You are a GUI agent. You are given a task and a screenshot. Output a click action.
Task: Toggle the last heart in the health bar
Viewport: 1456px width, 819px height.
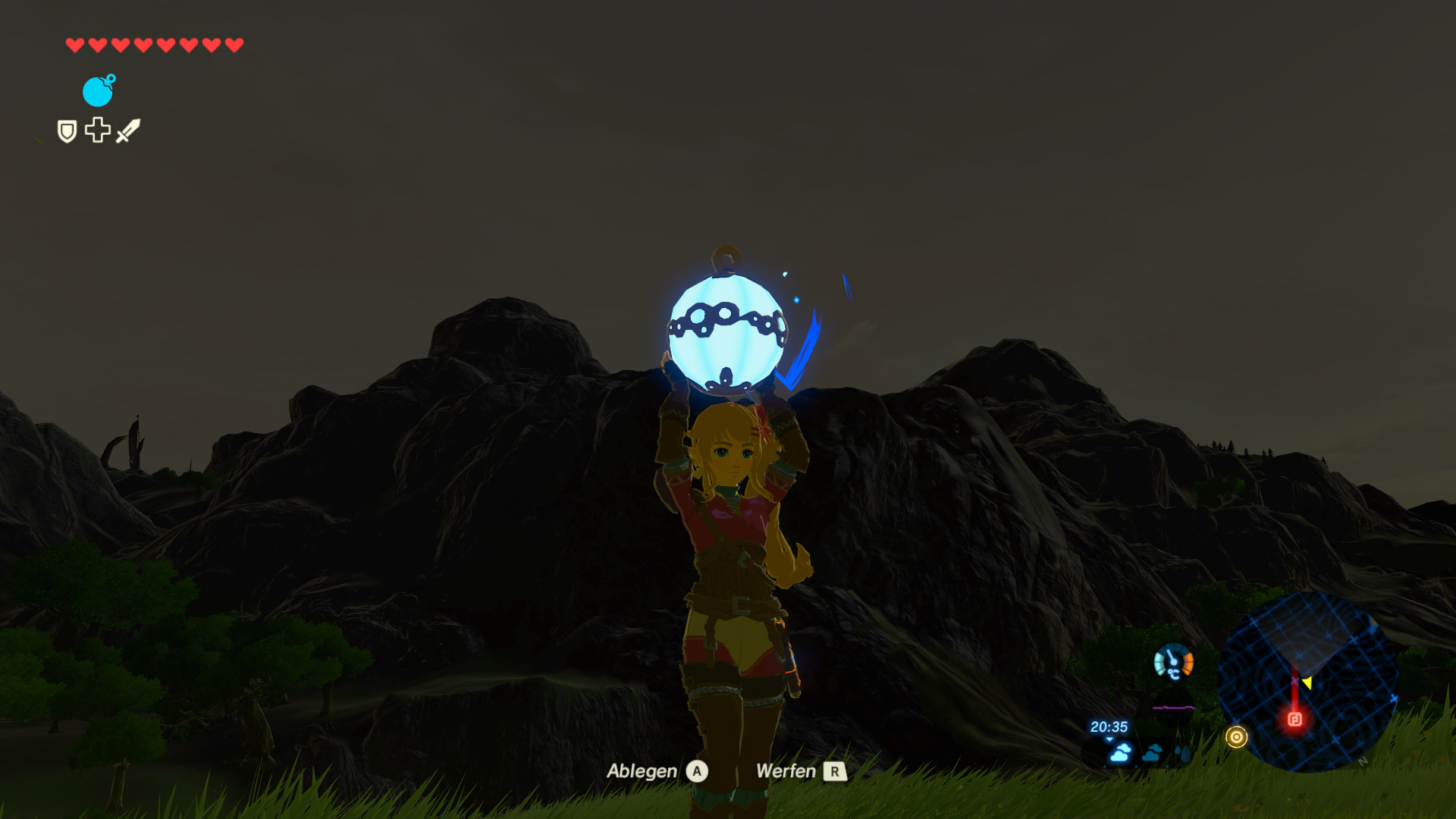tap(233, 43)
